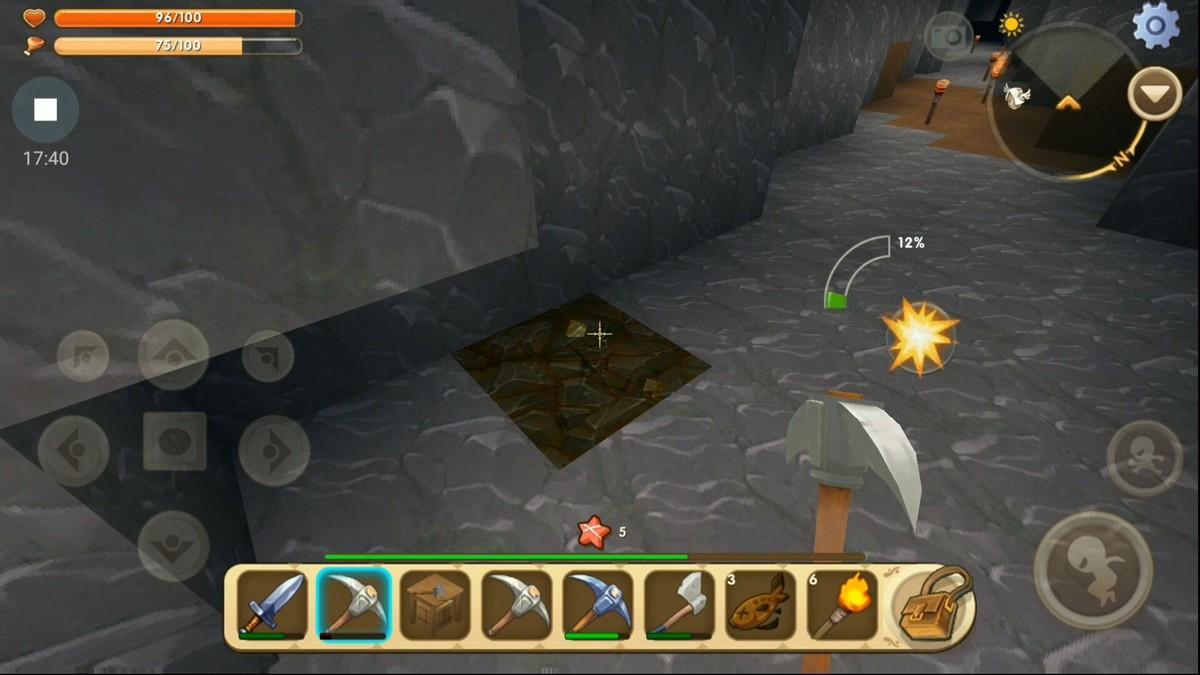
Task: Pick the cooked fish hotbar slot
Action: (x=760, y=604)
